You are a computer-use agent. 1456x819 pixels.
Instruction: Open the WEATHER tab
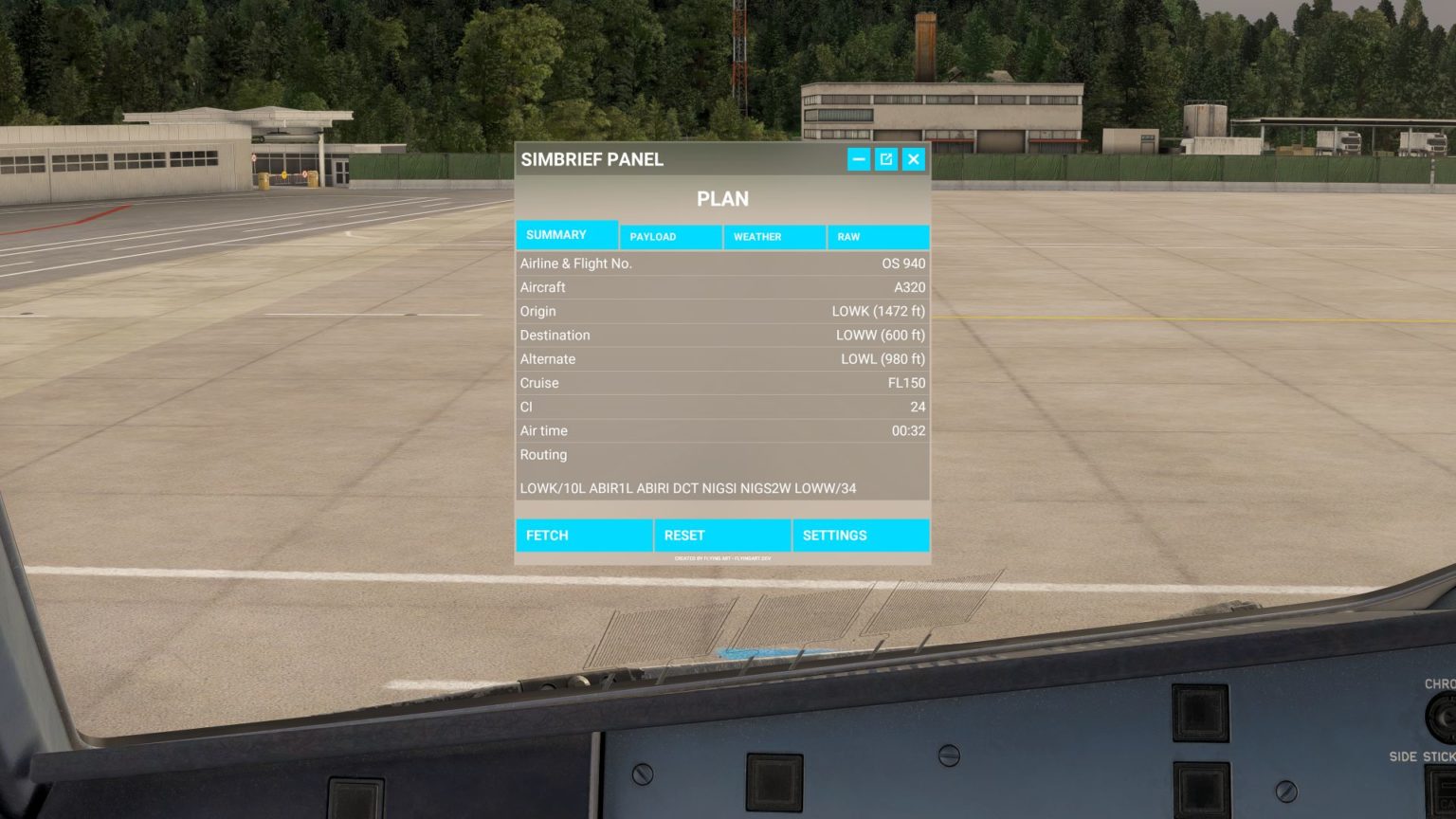tap(774, 236)
